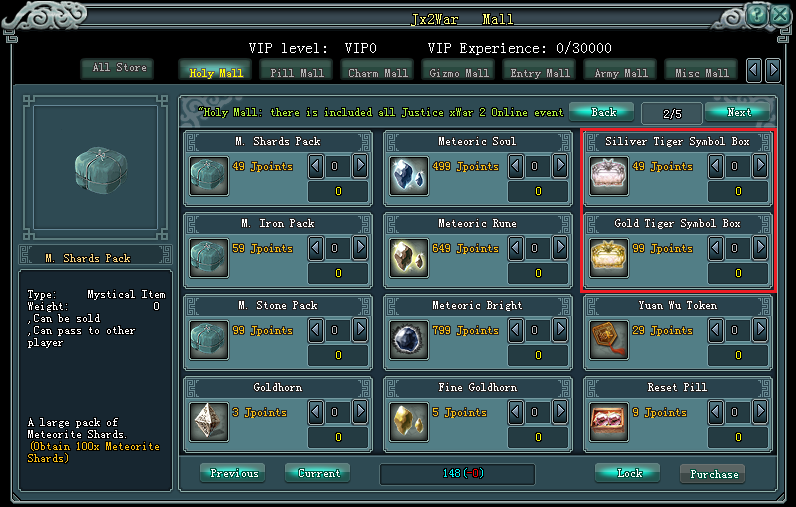Switch to the Gizmo Mall category
This screenshot has height=507, width=796.
pos(459,72)
